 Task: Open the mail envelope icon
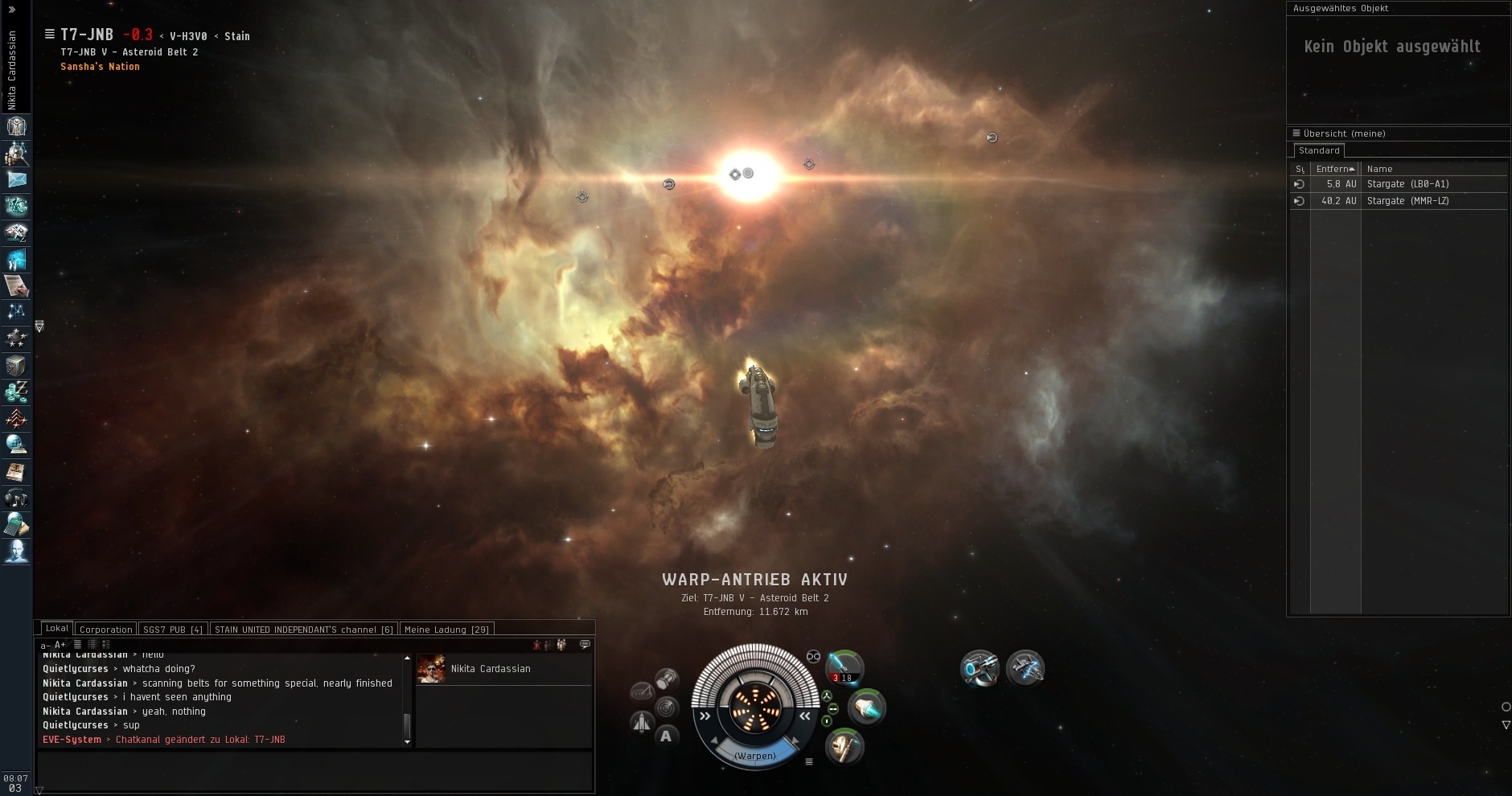pyautogui.click(x=16, y=179)
